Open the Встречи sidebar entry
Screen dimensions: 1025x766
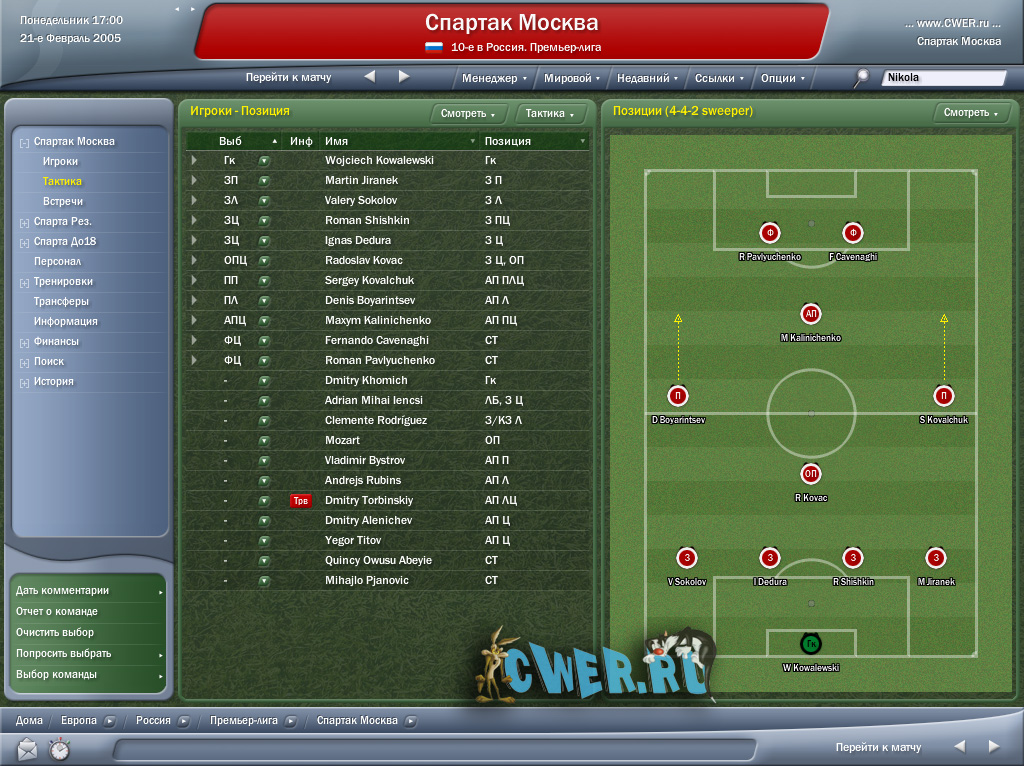63,201
